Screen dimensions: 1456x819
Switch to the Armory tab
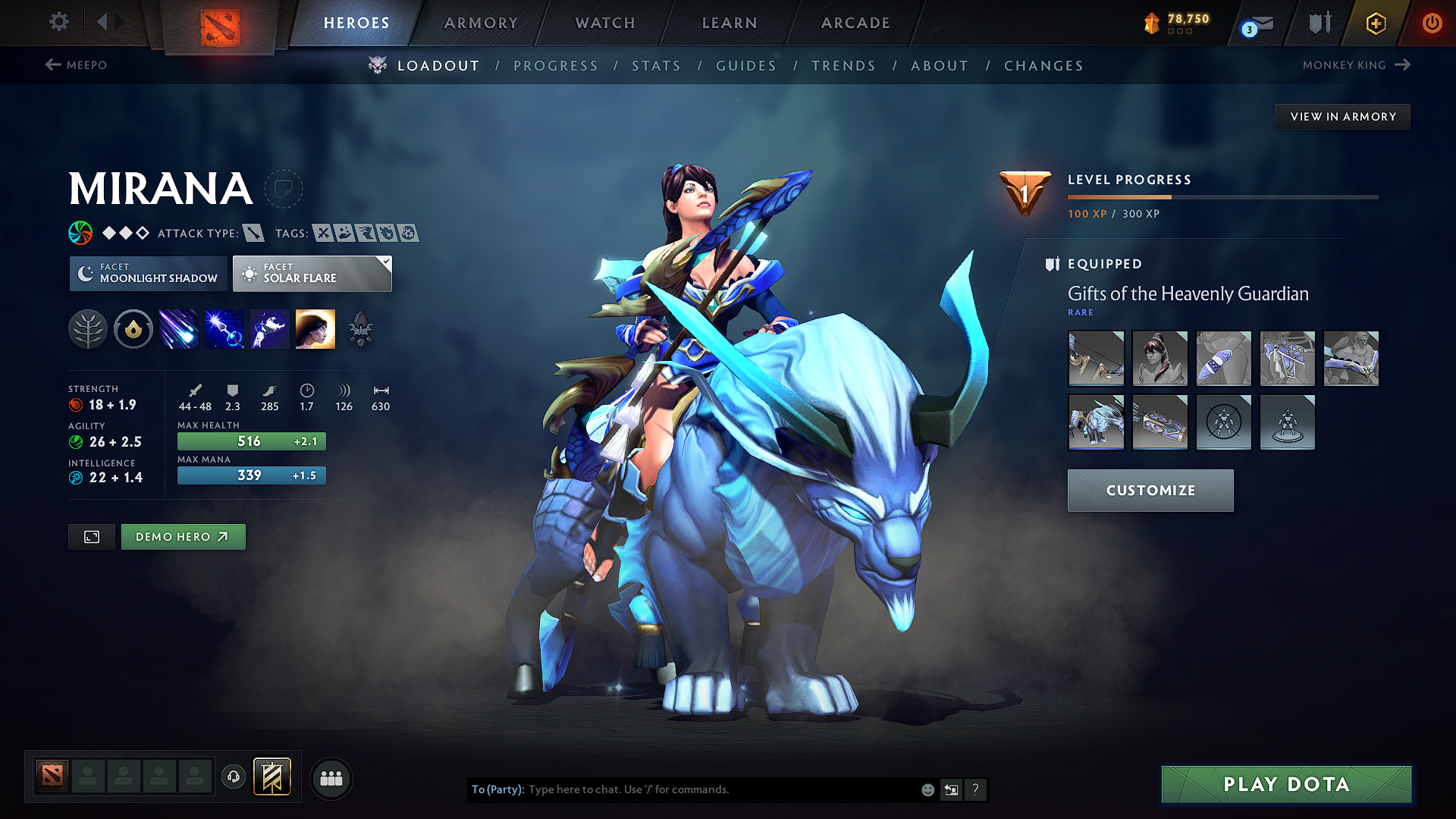480,23
